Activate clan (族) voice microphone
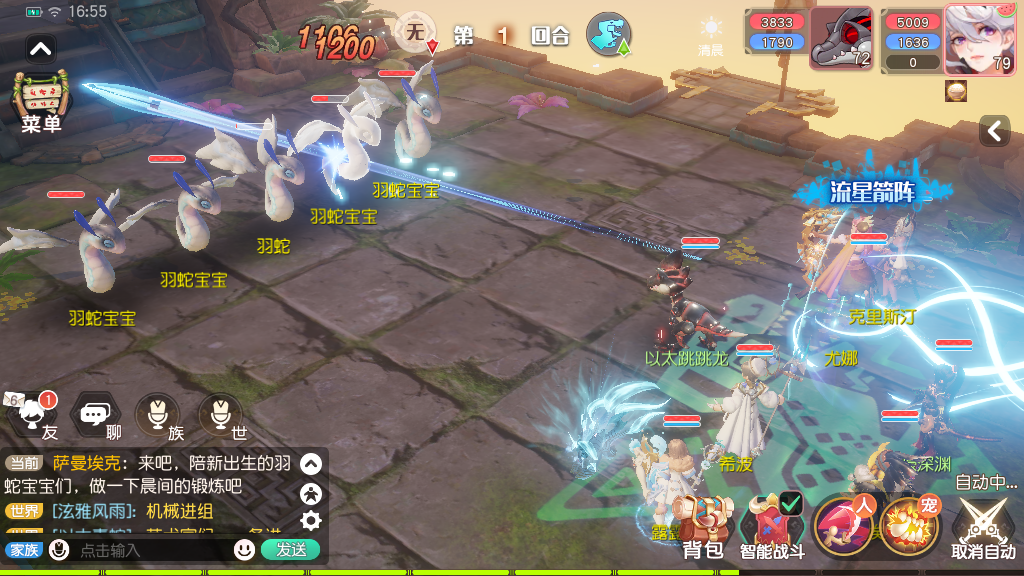This screenshot has height=576, width=1024. coord(158,414)
